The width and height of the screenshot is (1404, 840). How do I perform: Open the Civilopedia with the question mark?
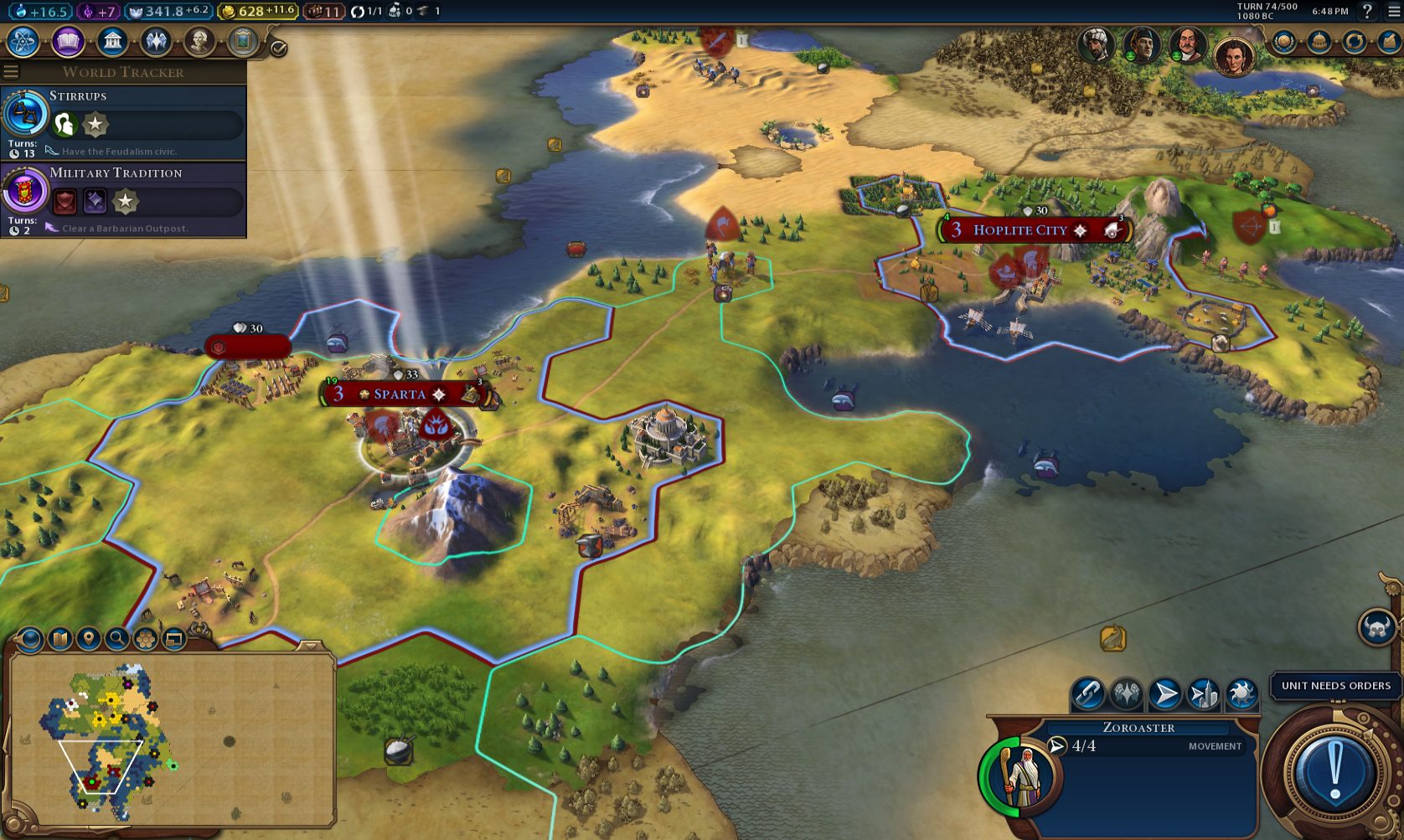tap(1368, 13)
